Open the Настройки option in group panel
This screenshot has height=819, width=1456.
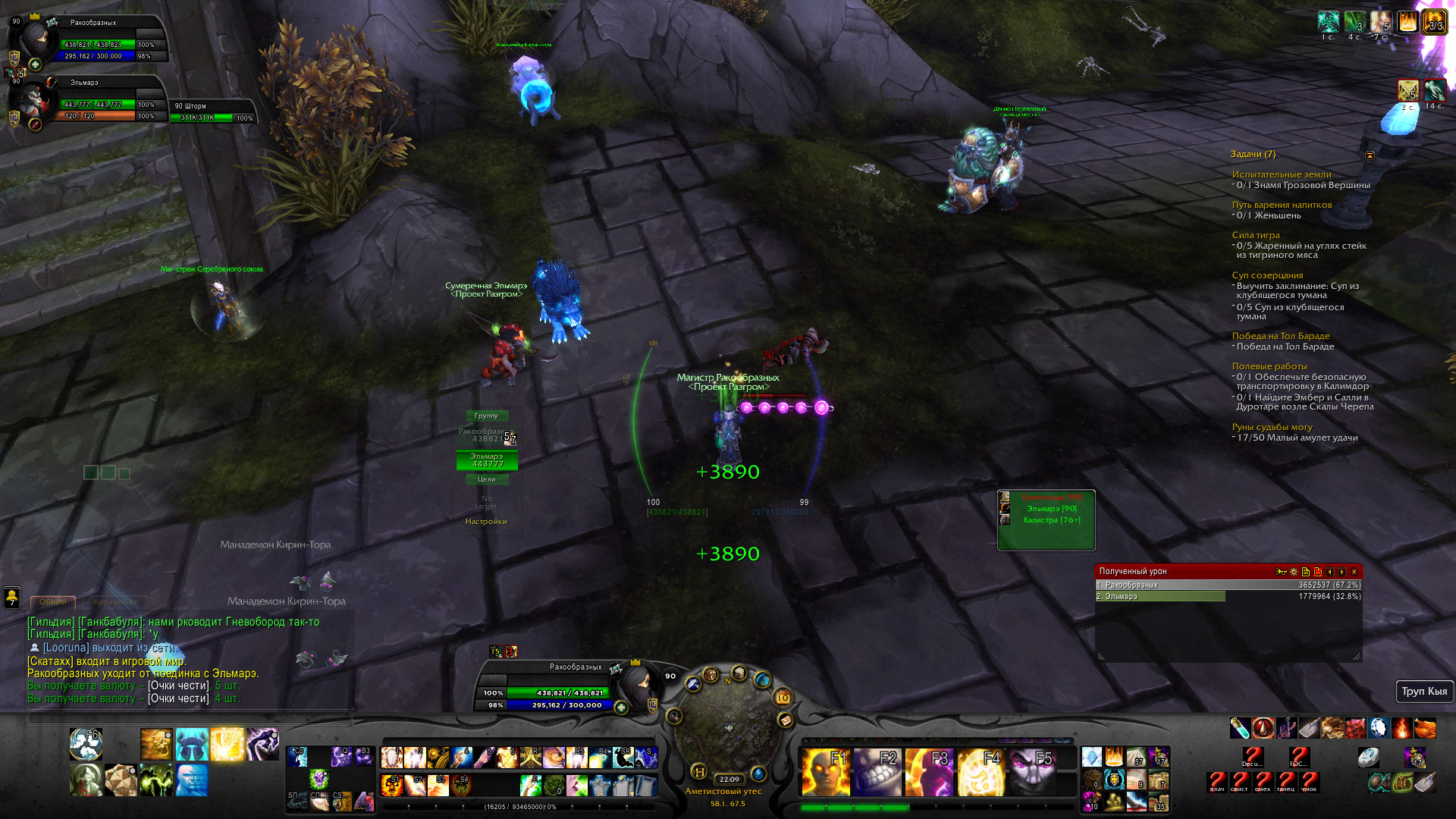point(486,522)
